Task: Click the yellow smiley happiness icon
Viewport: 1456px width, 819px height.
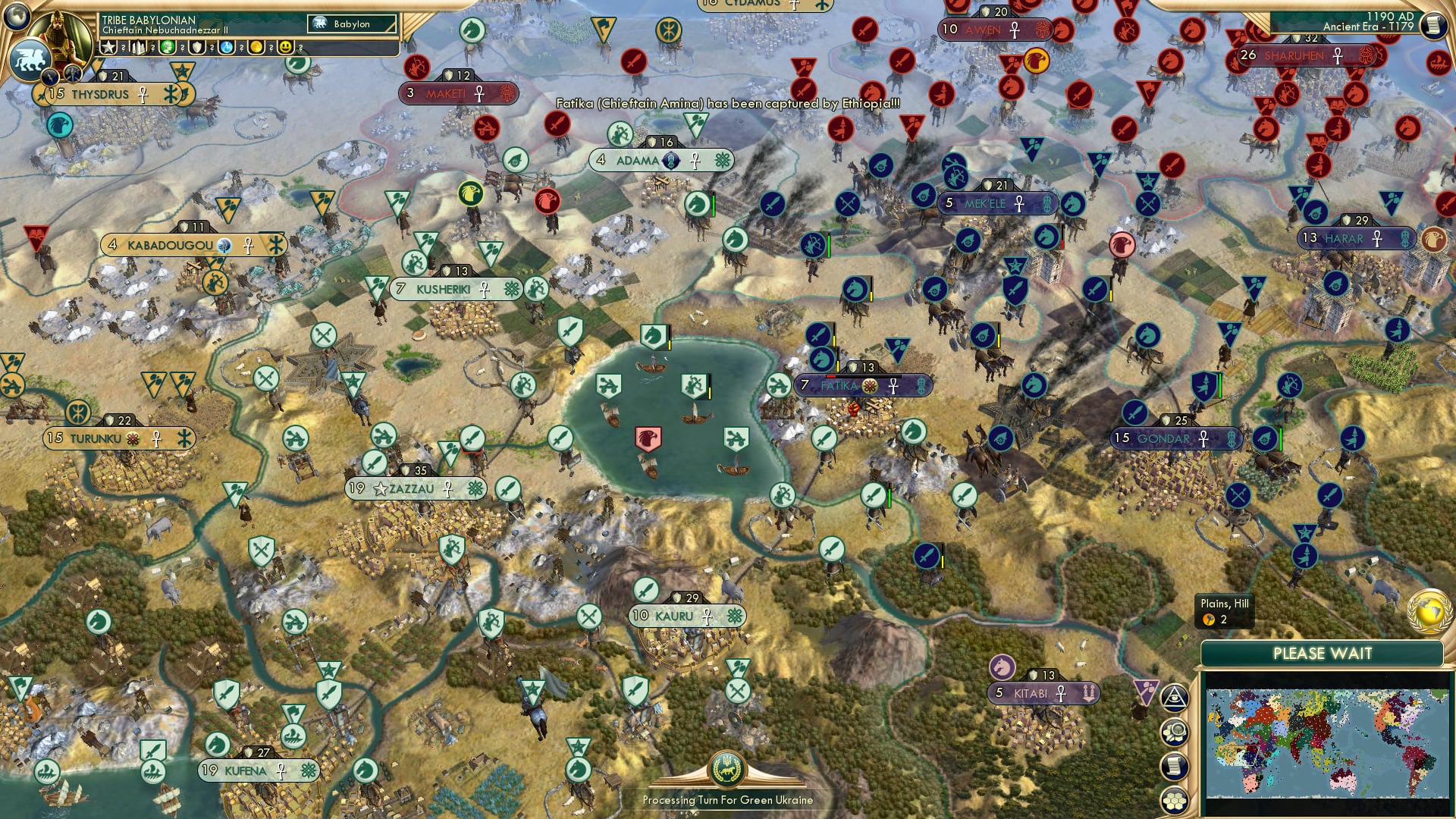Action: (x=286, y=48)
